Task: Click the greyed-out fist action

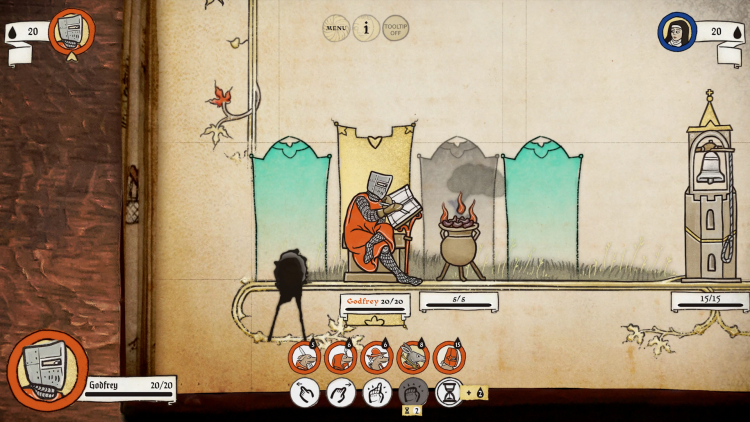Action: point(413,393)
